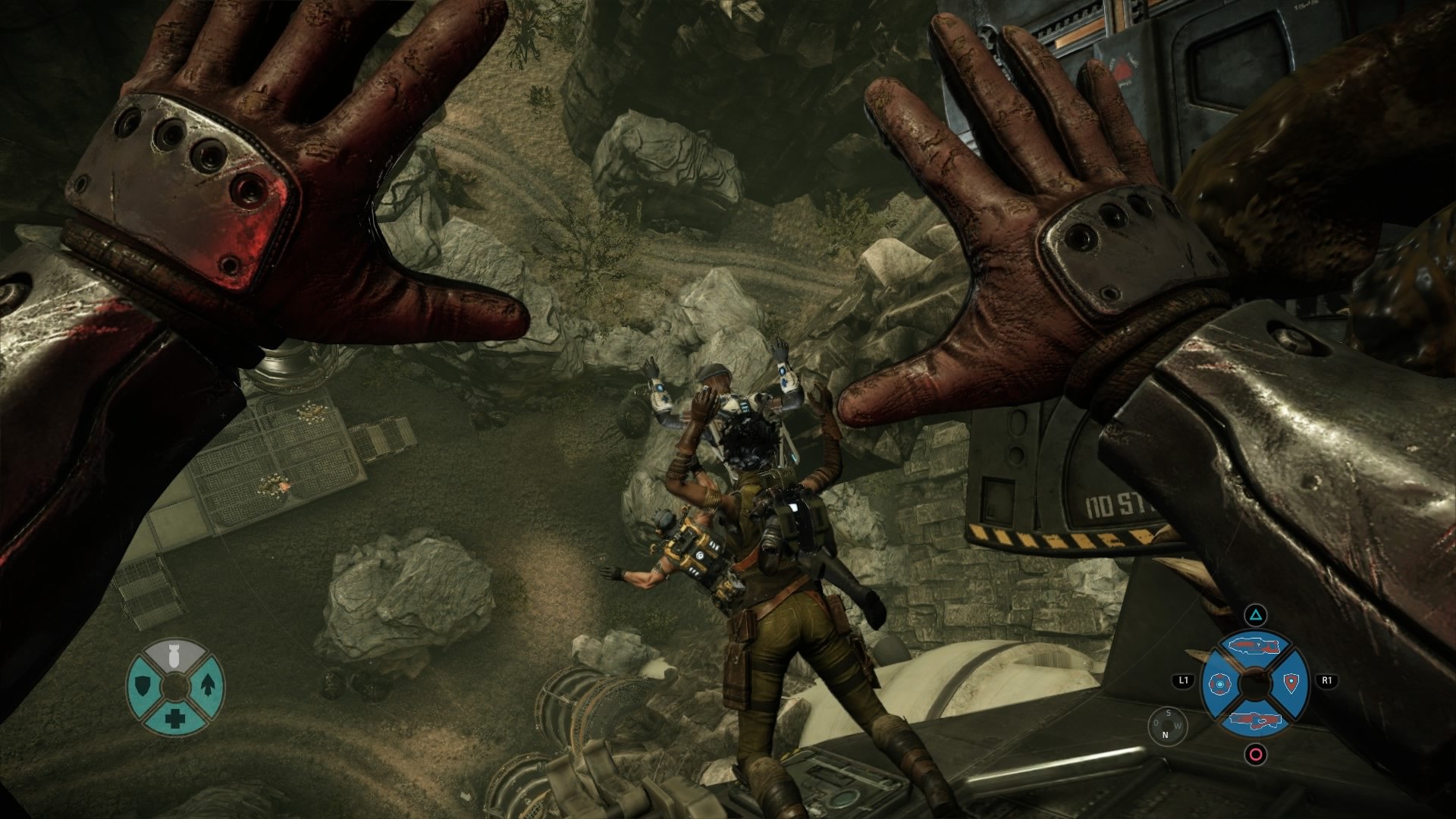
Task: Click the shield segment of the ability wheel
Action: click(x=142, y=685)
